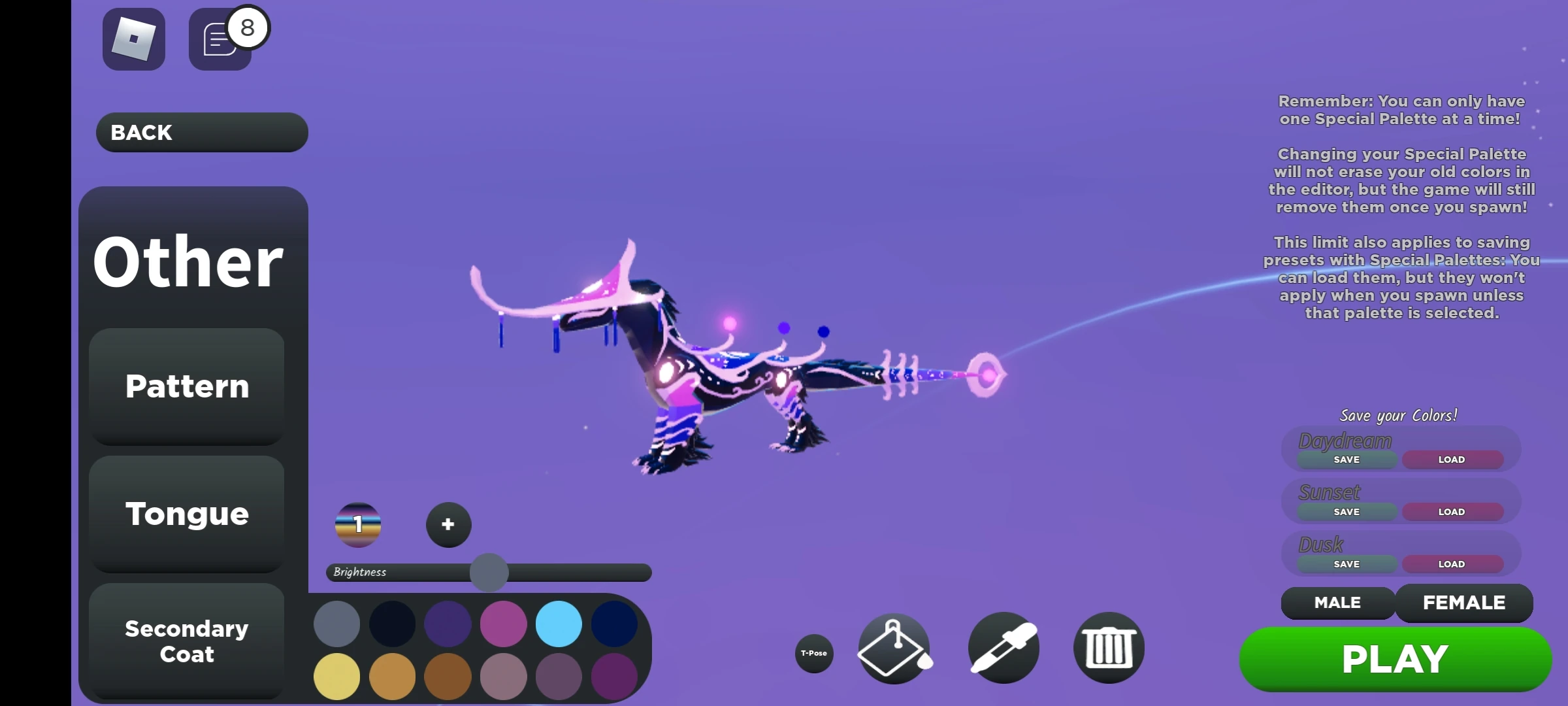Add a new palette with the plus icon
This screenshot has width=1568, height=706.
pyautogui.click(x=448, y=524)
